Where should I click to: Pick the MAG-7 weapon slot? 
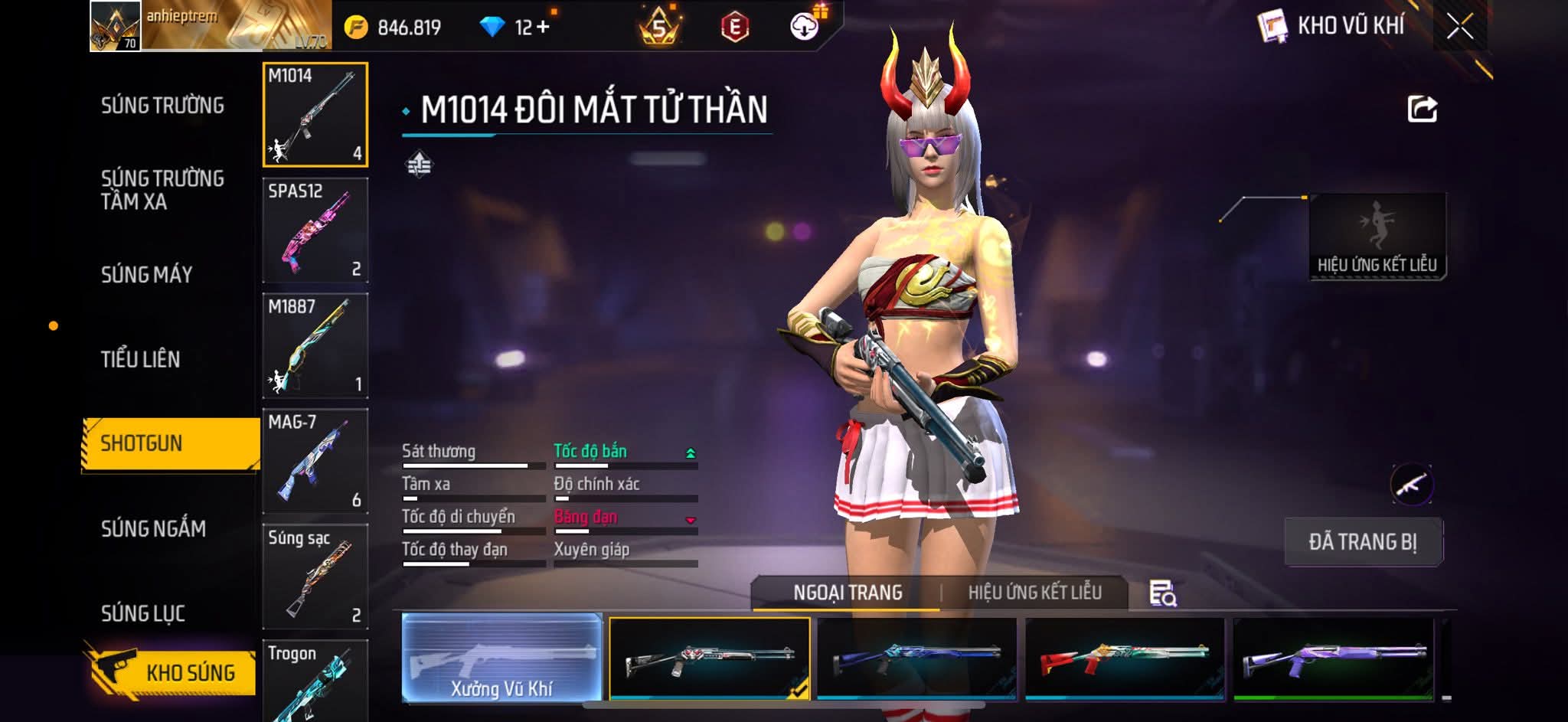tap(315, 462)
